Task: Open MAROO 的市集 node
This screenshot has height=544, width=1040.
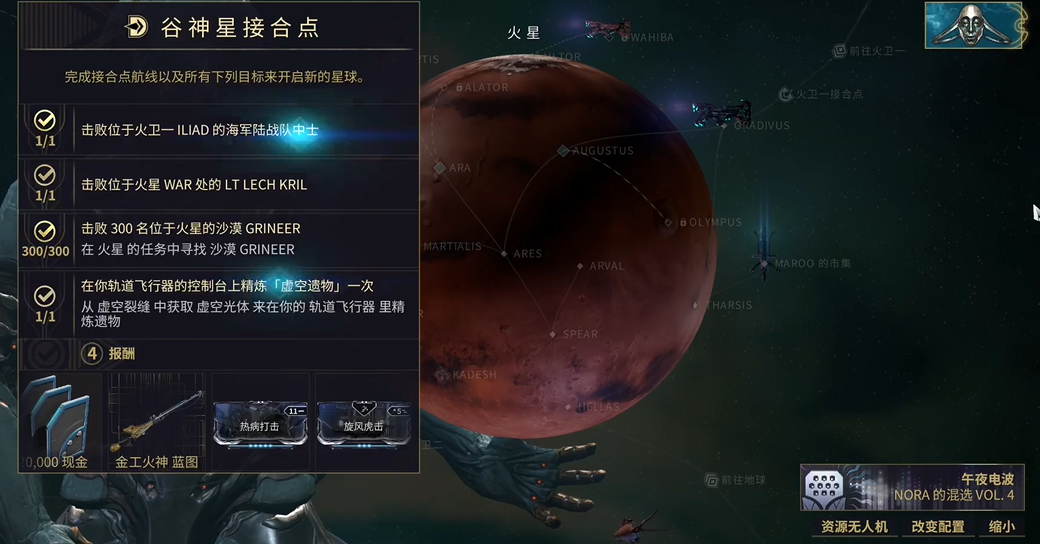Action: (765, 264)
